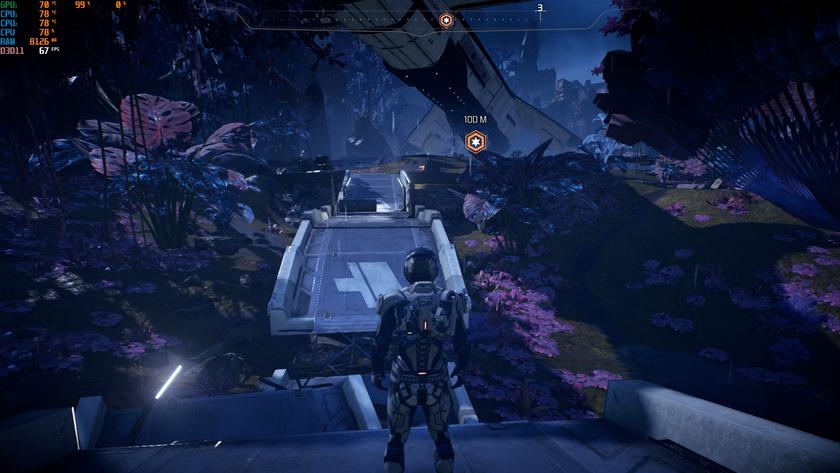Click the objective marker on the compass bar
This screenshot has height=473, width=840.
pyautogui.click(x=446, y=20)
